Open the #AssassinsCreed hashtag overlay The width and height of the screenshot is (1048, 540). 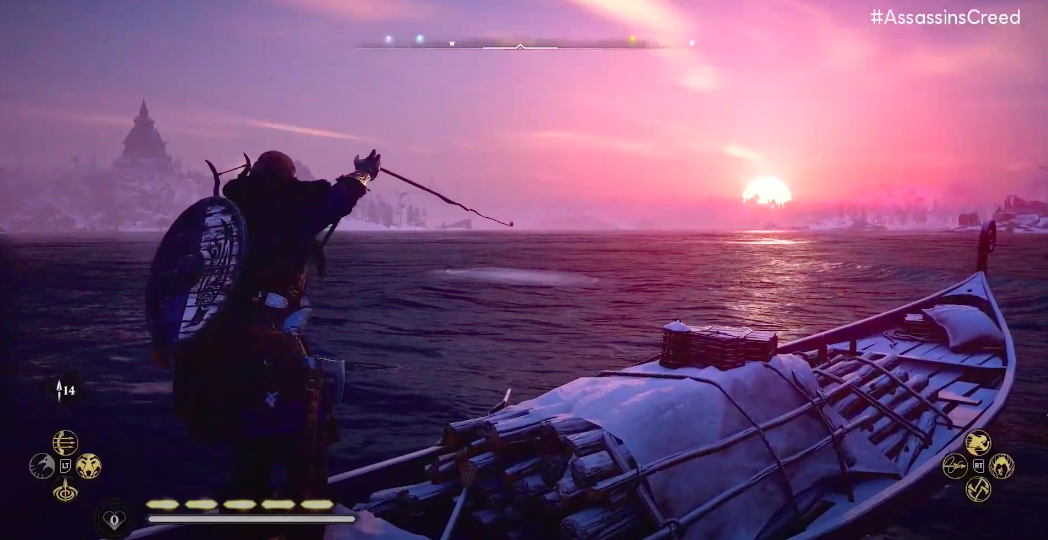944,17
